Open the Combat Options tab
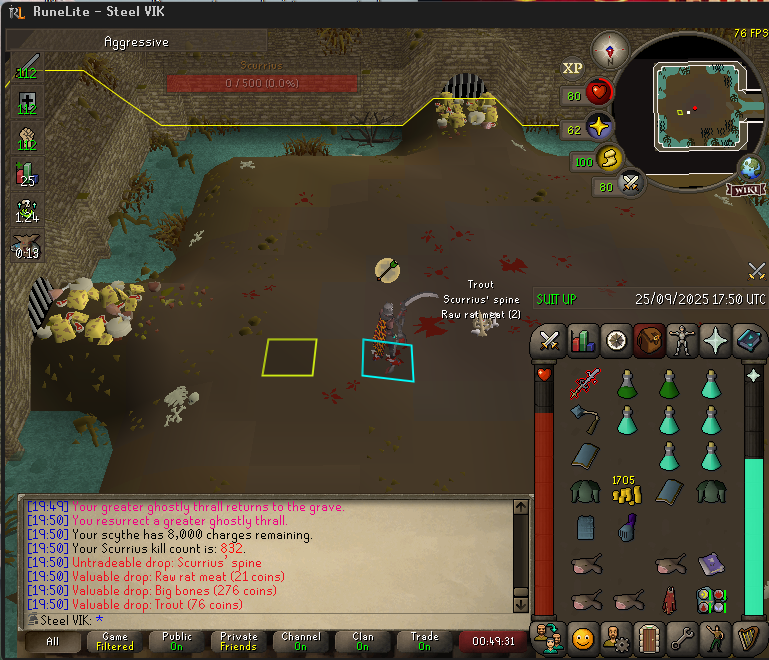Image resolution: width=769 pixels, height=660 pixels. (x=548, y=341)
